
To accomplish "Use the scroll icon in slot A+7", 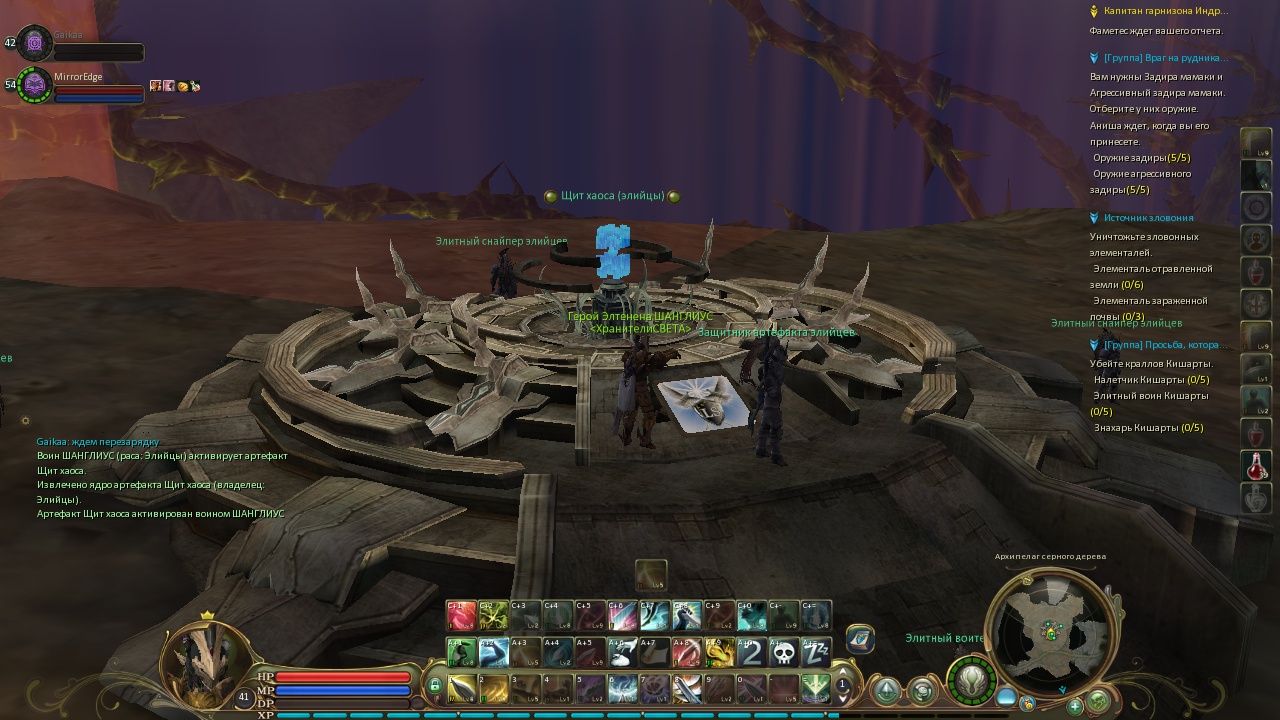I will 655,653.
